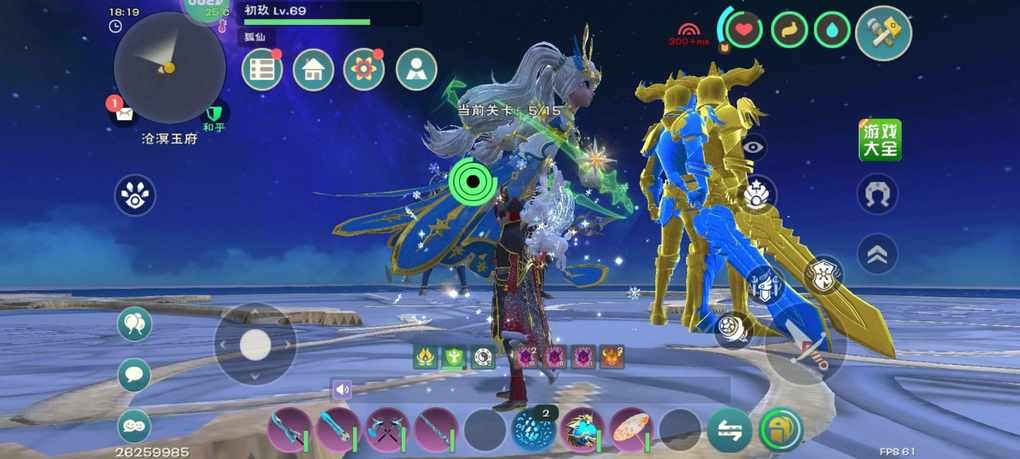Open the flower icon menu

[364, 70]
